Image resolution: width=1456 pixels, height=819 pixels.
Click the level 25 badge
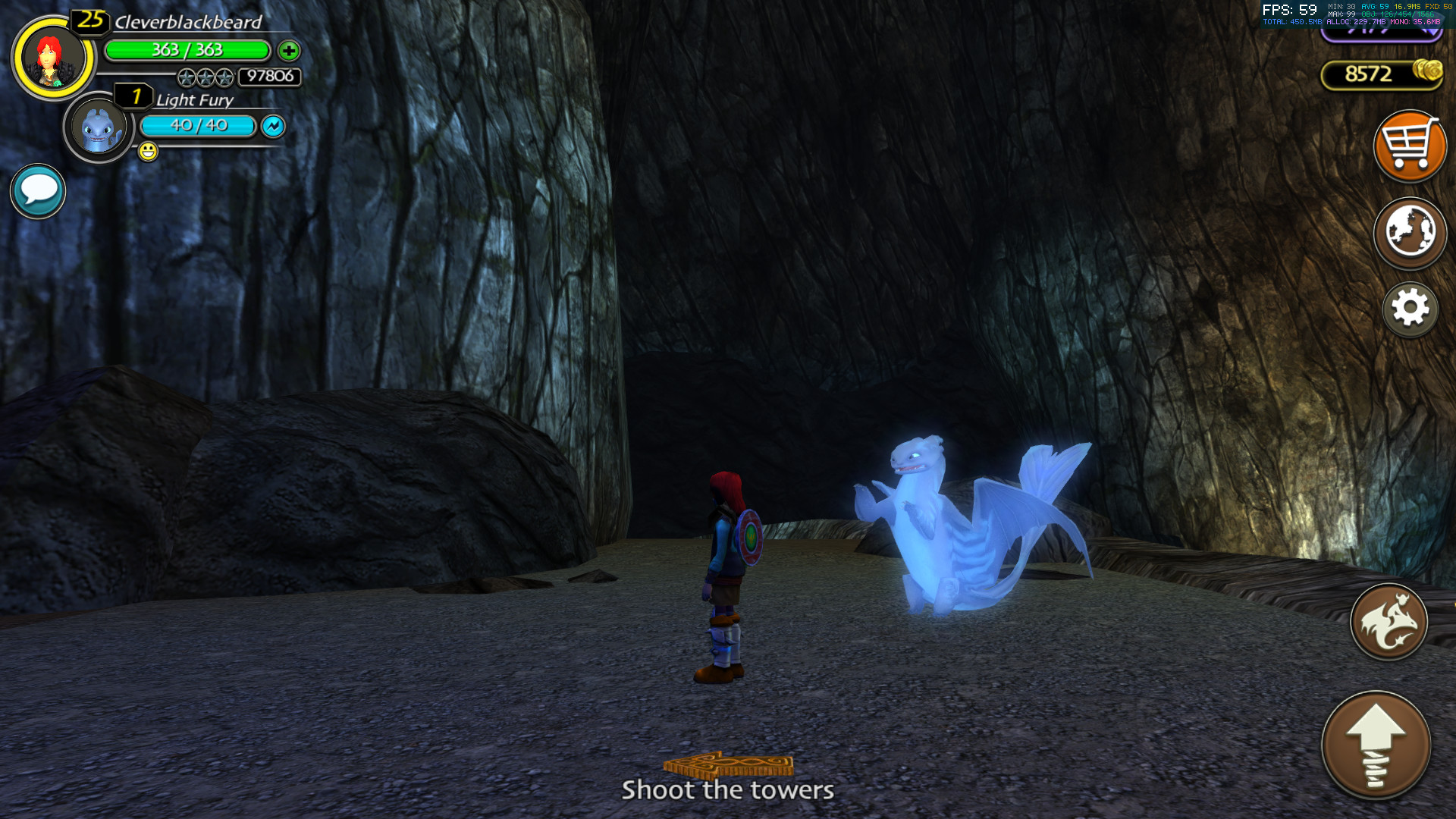(x=89, y=20)
